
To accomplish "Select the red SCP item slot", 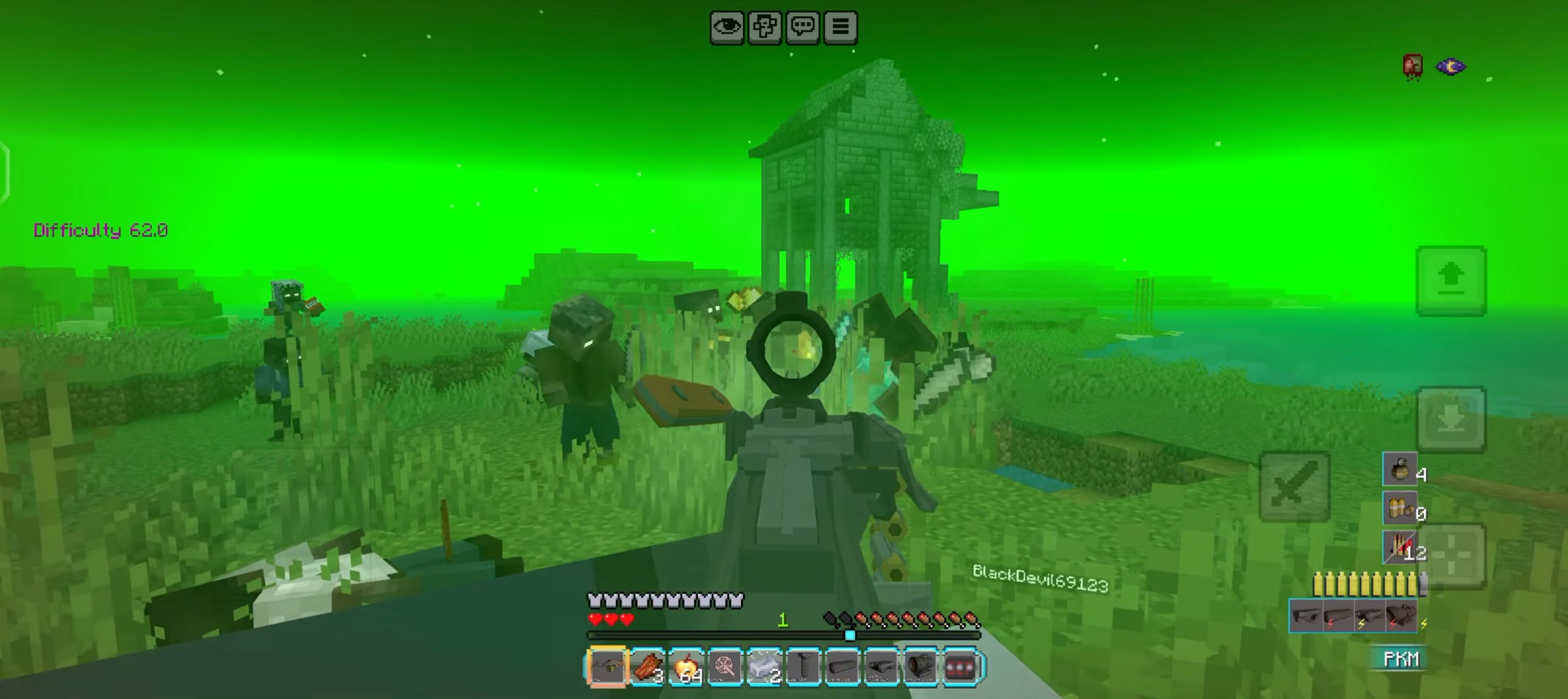I will (x=960, y=666).
